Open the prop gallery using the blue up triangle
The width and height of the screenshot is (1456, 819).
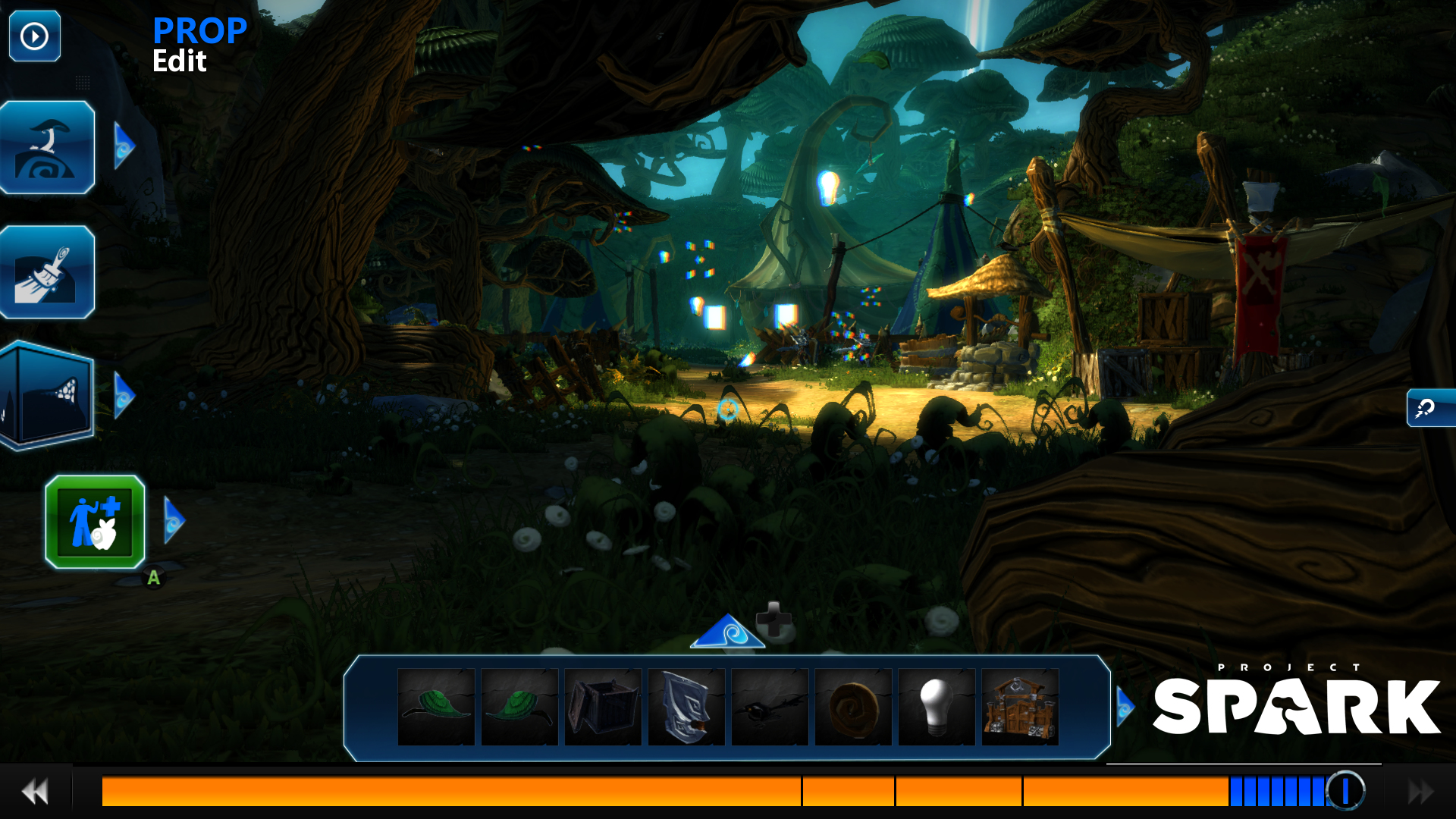click(727, 632)
